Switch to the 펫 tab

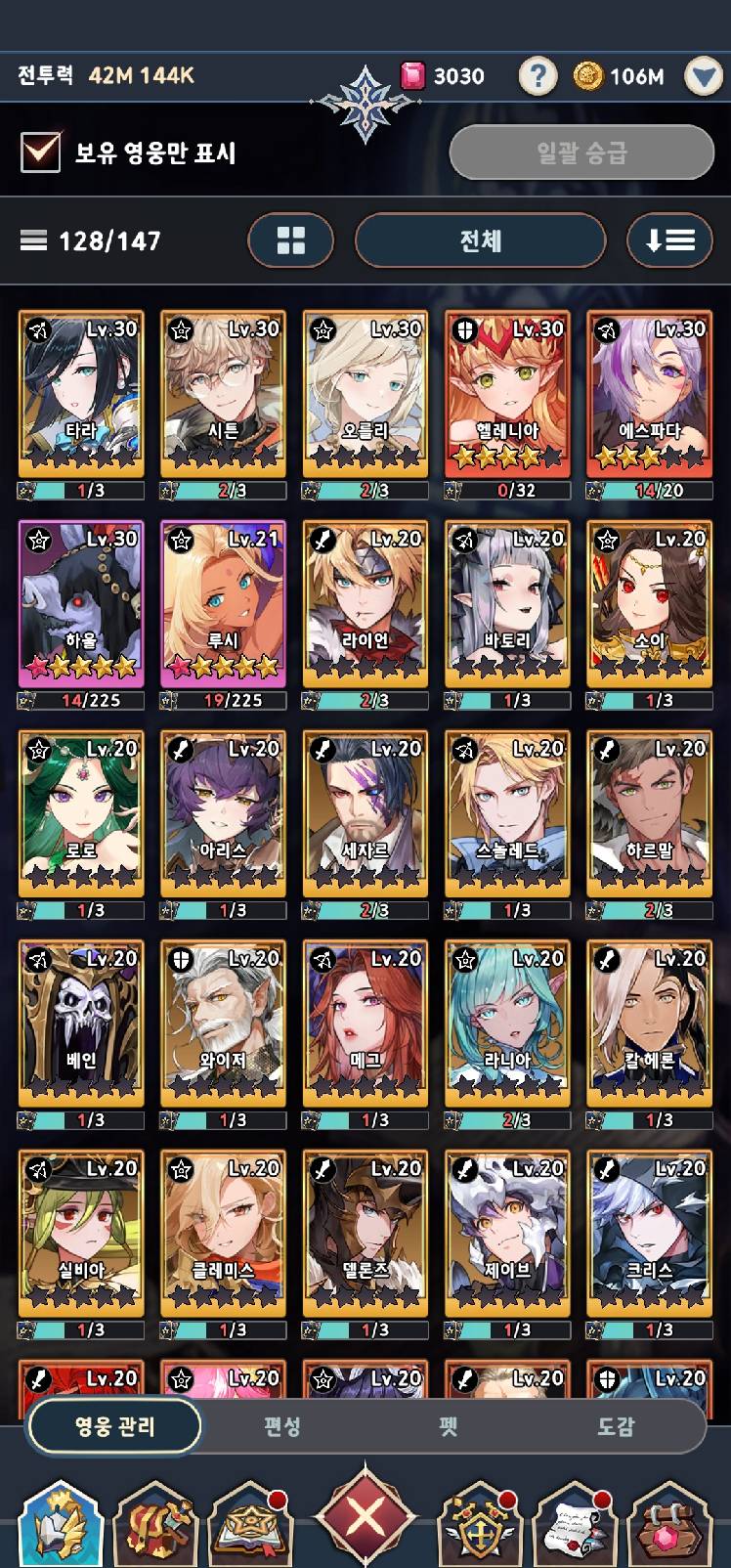[449, 1426]
